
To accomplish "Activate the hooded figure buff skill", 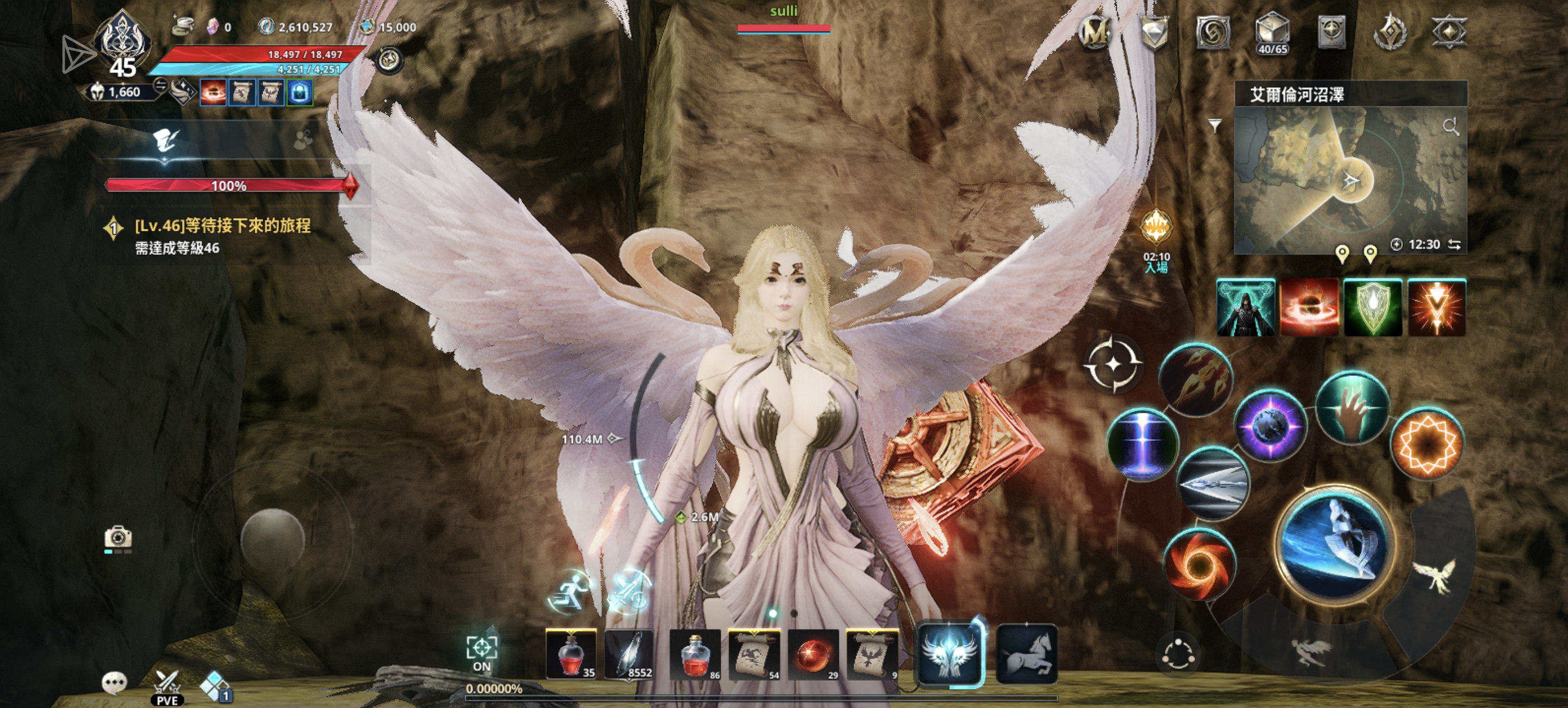I will pos(1245,308).
